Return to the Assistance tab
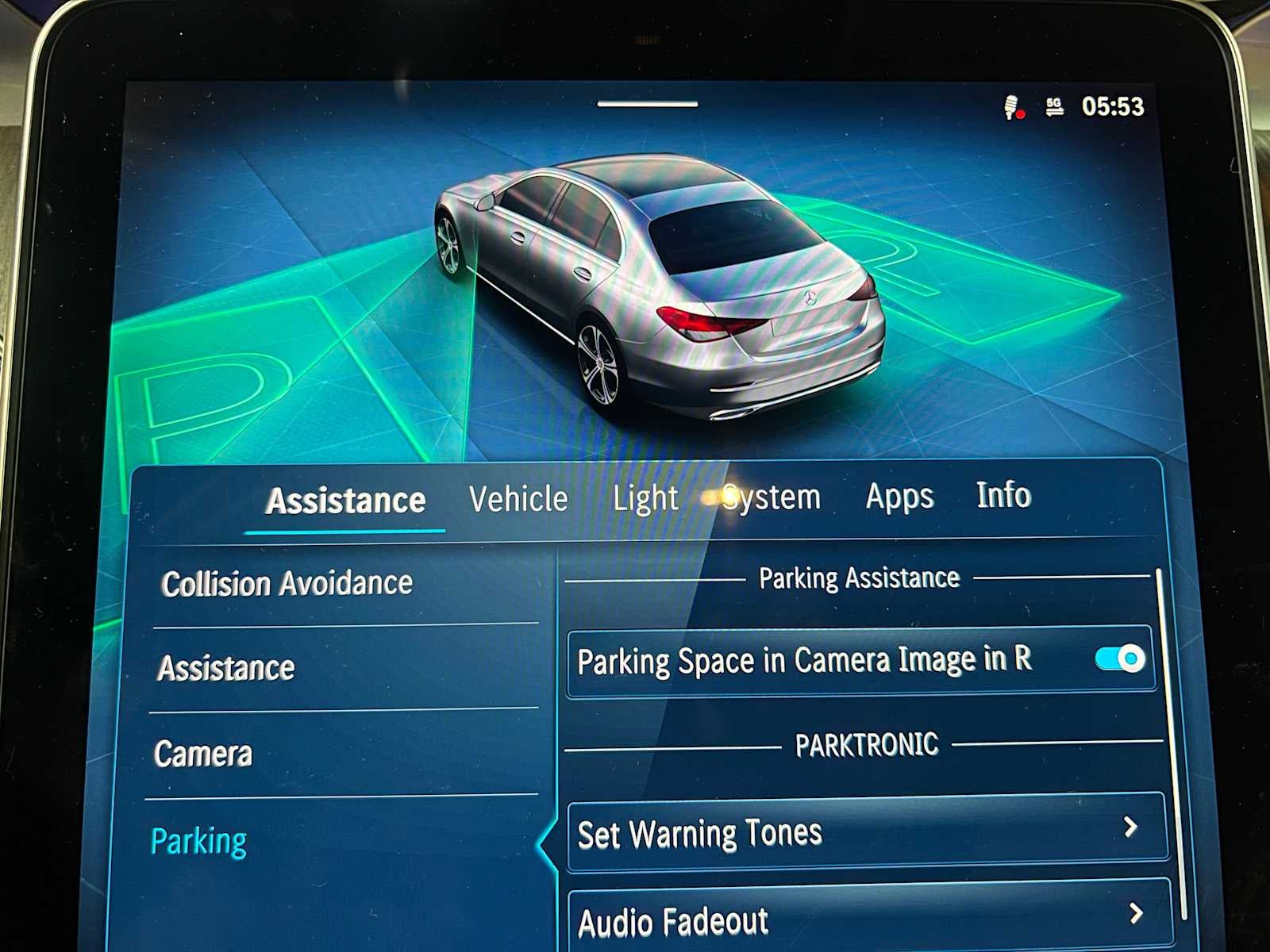 (x=345, y=500)
